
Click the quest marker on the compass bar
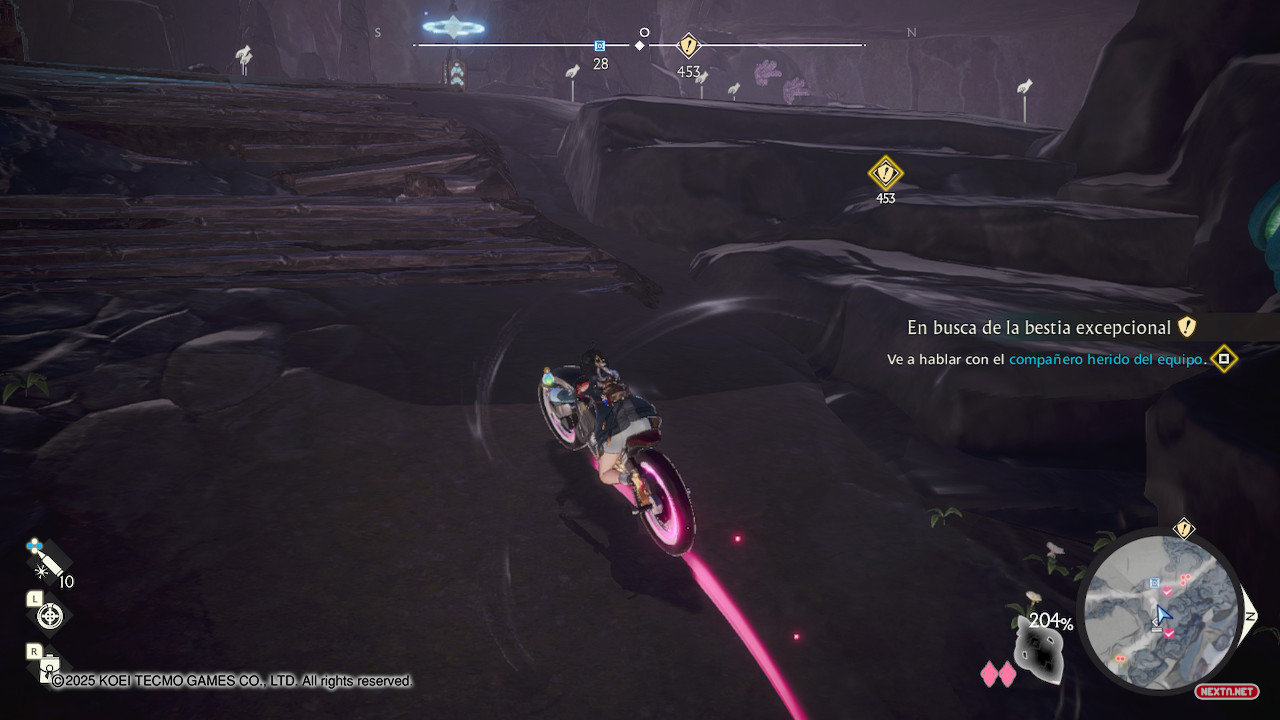pos(688,45)
